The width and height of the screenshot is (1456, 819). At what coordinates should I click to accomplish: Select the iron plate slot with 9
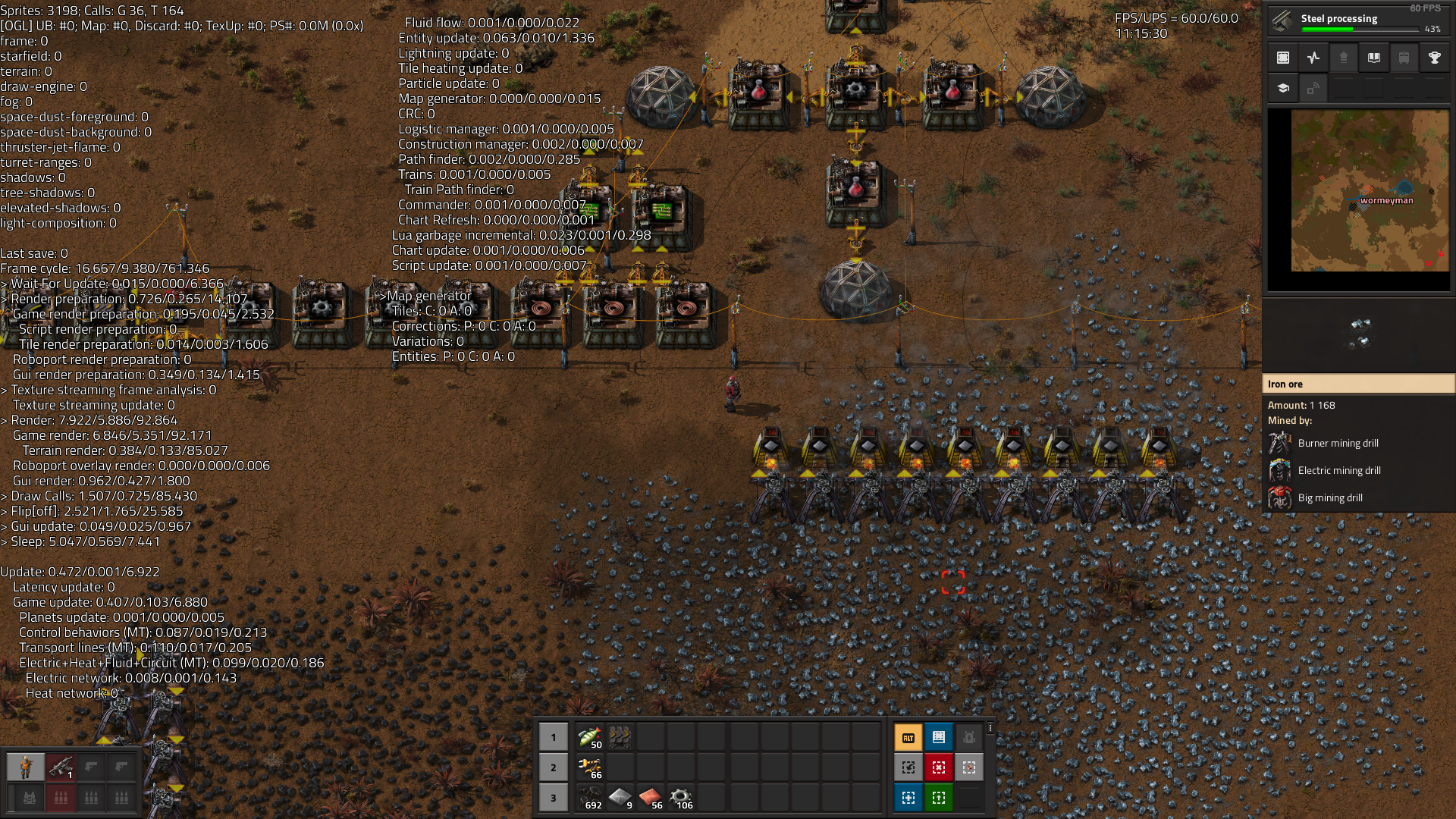(x=620, y=798)
